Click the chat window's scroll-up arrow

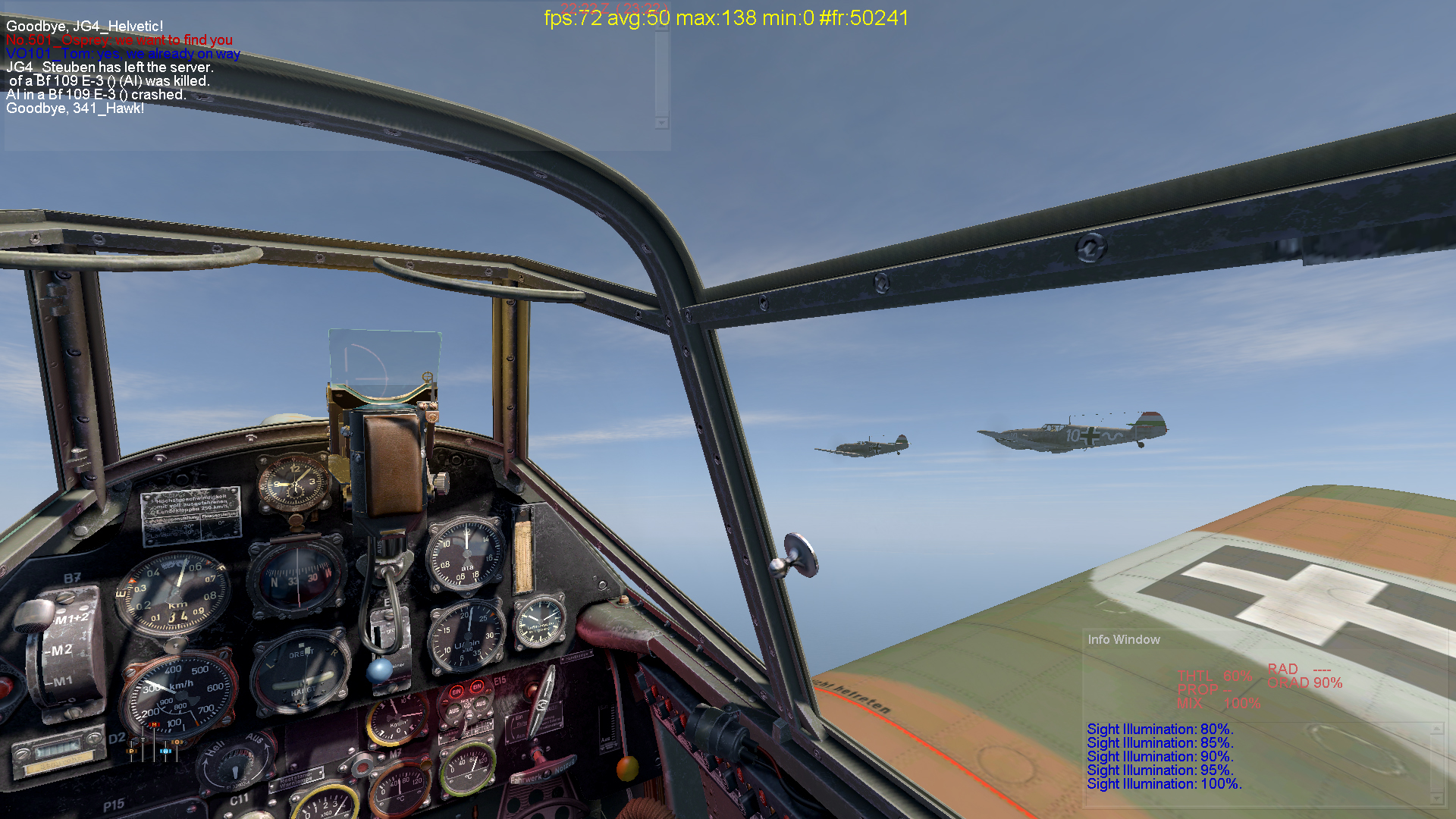[662, 27]
